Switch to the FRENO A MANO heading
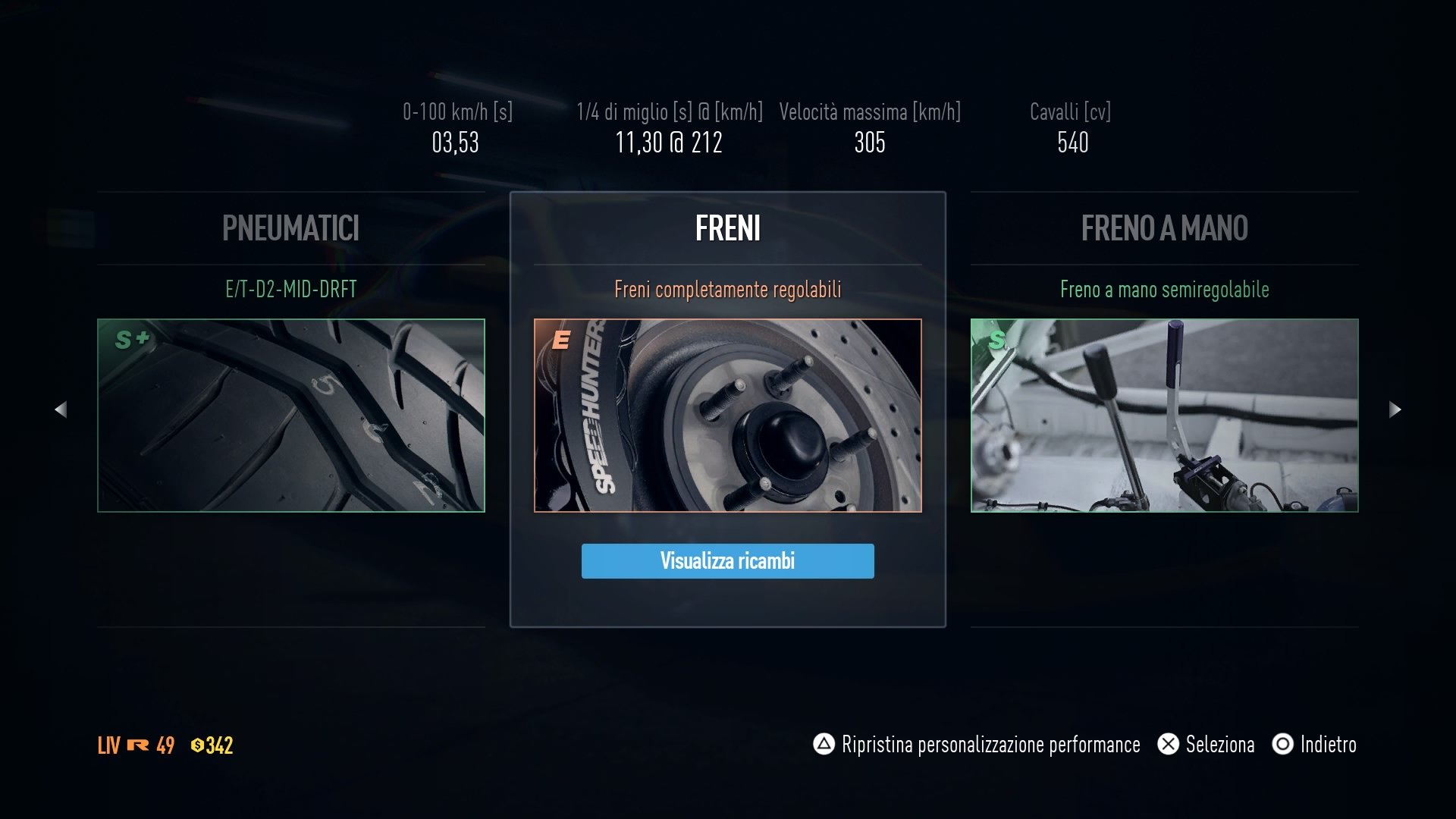 coord(1164,228)
